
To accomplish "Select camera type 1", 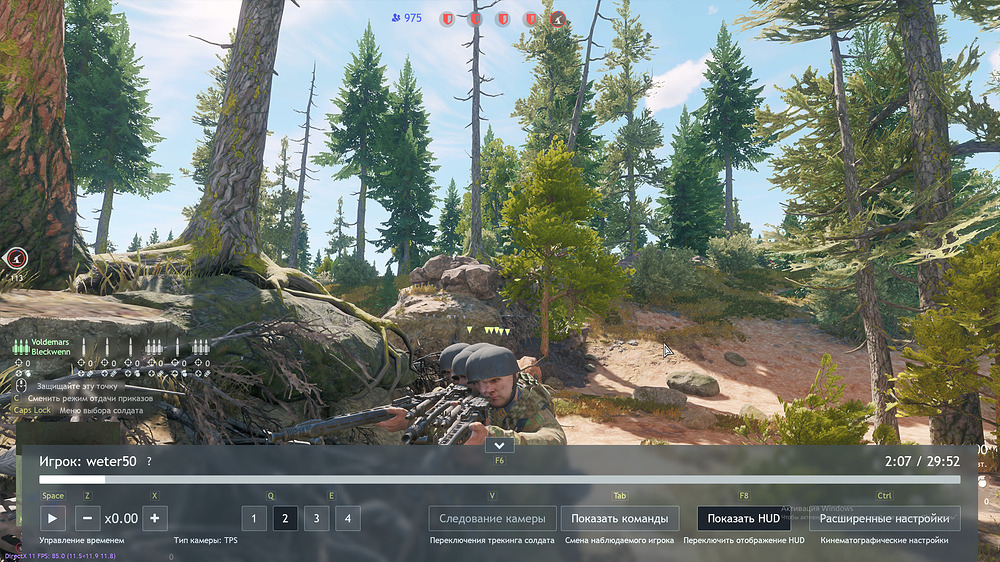I will 254,518.
